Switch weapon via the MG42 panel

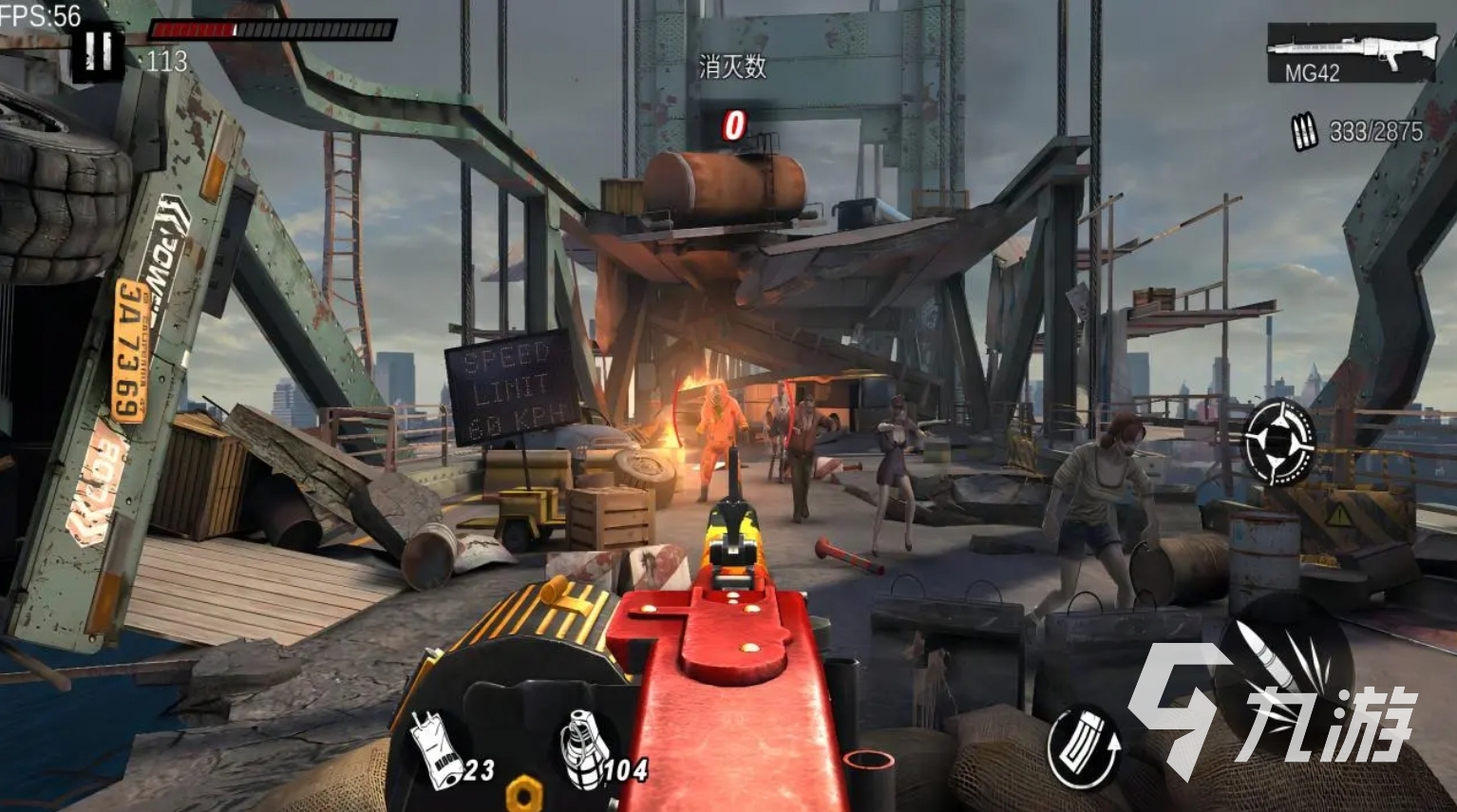1350,53
